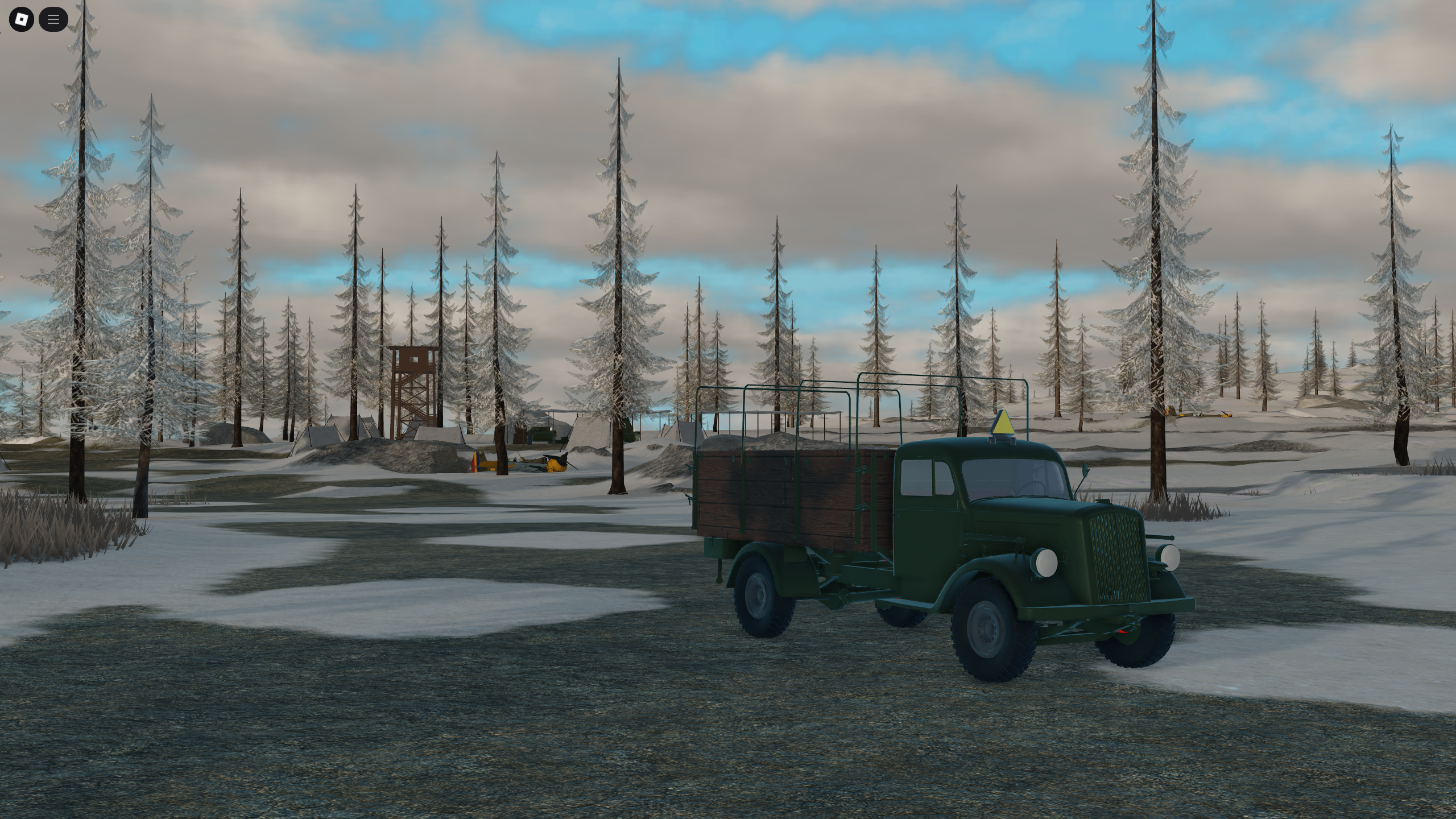The height and width of the screenshot is (819, 1456).
Task: Click the Roblox logo icon
Action: click(21, 19)
